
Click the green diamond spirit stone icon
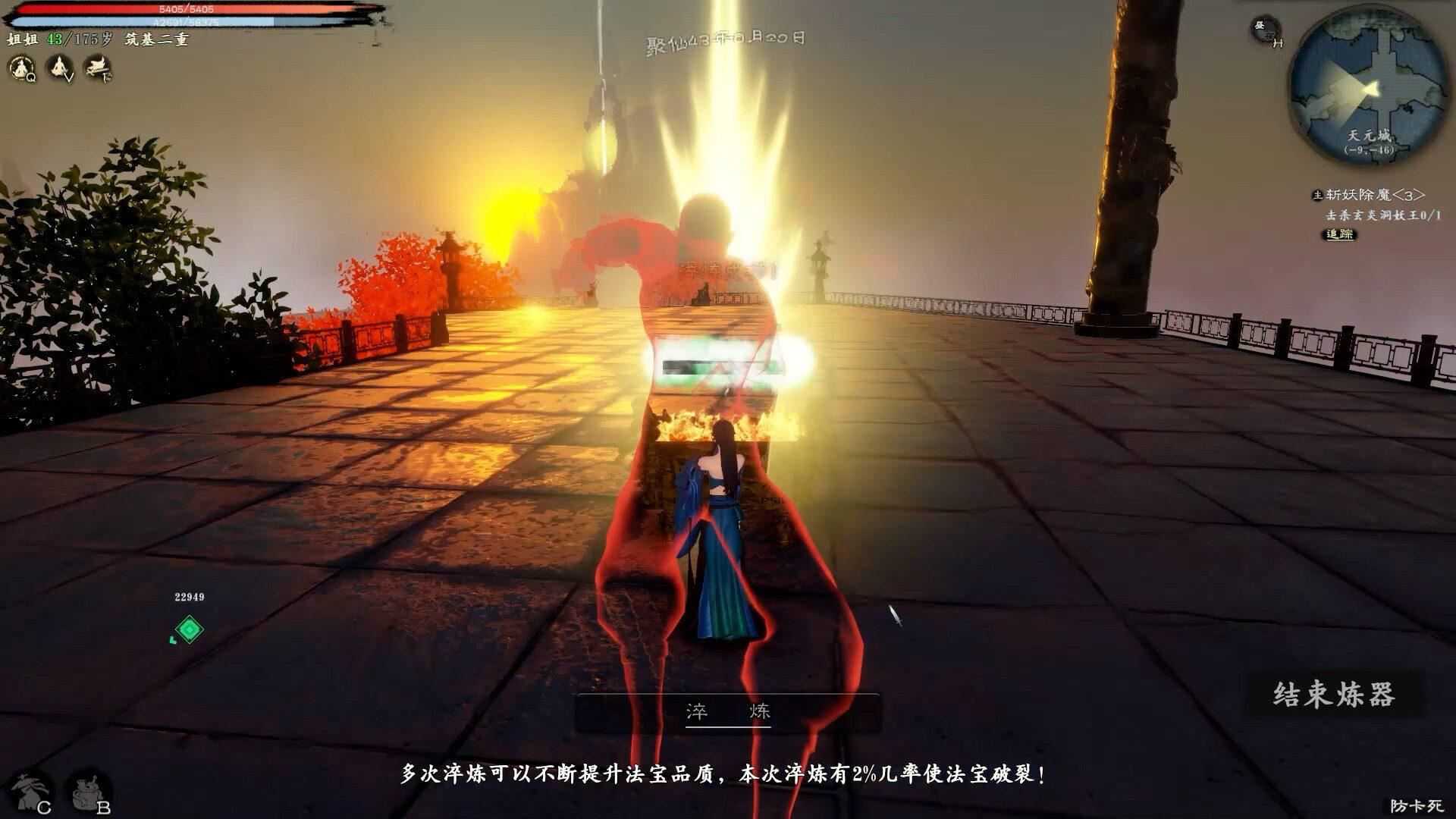[x=189, y=629]
